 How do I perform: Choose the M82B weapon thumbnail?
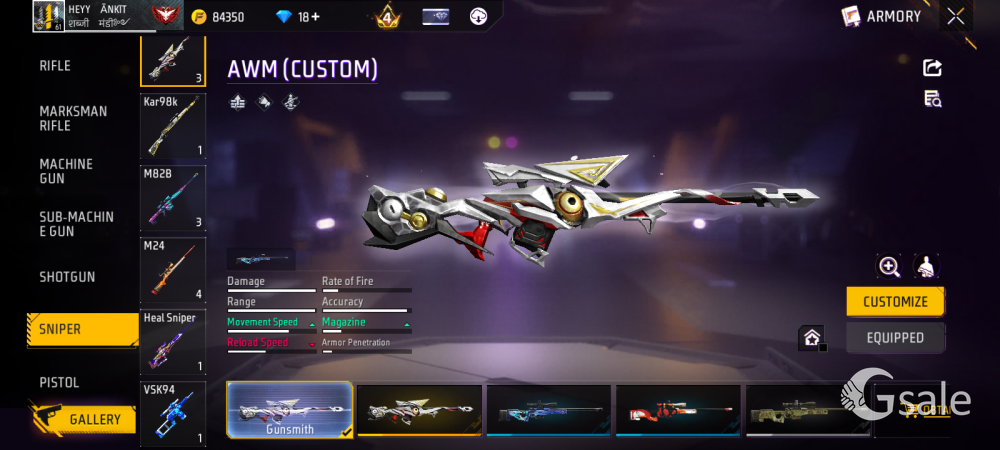173,198
